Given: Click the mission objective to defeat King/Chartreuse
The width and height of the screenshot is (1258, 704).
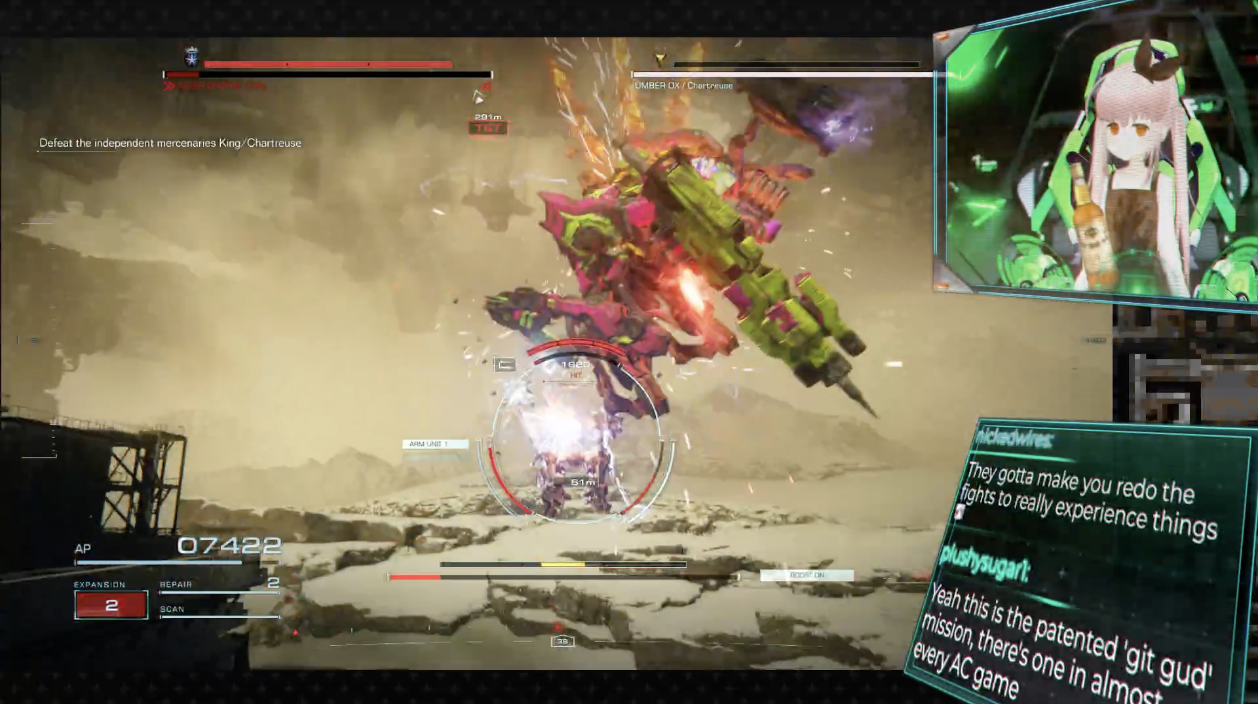Looking at the screenshot, I should coord(170,143).
